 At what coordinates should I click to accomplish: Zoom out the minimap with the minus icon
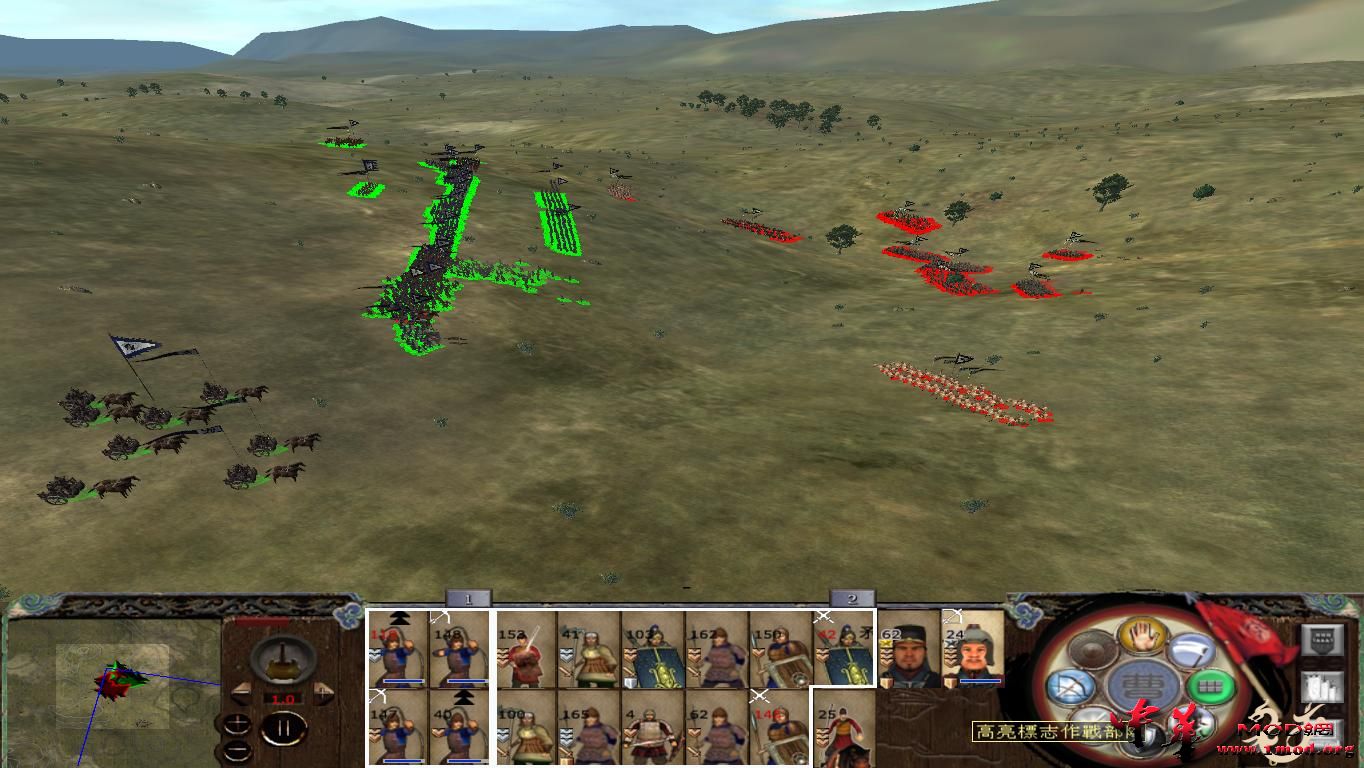[237, 749]
